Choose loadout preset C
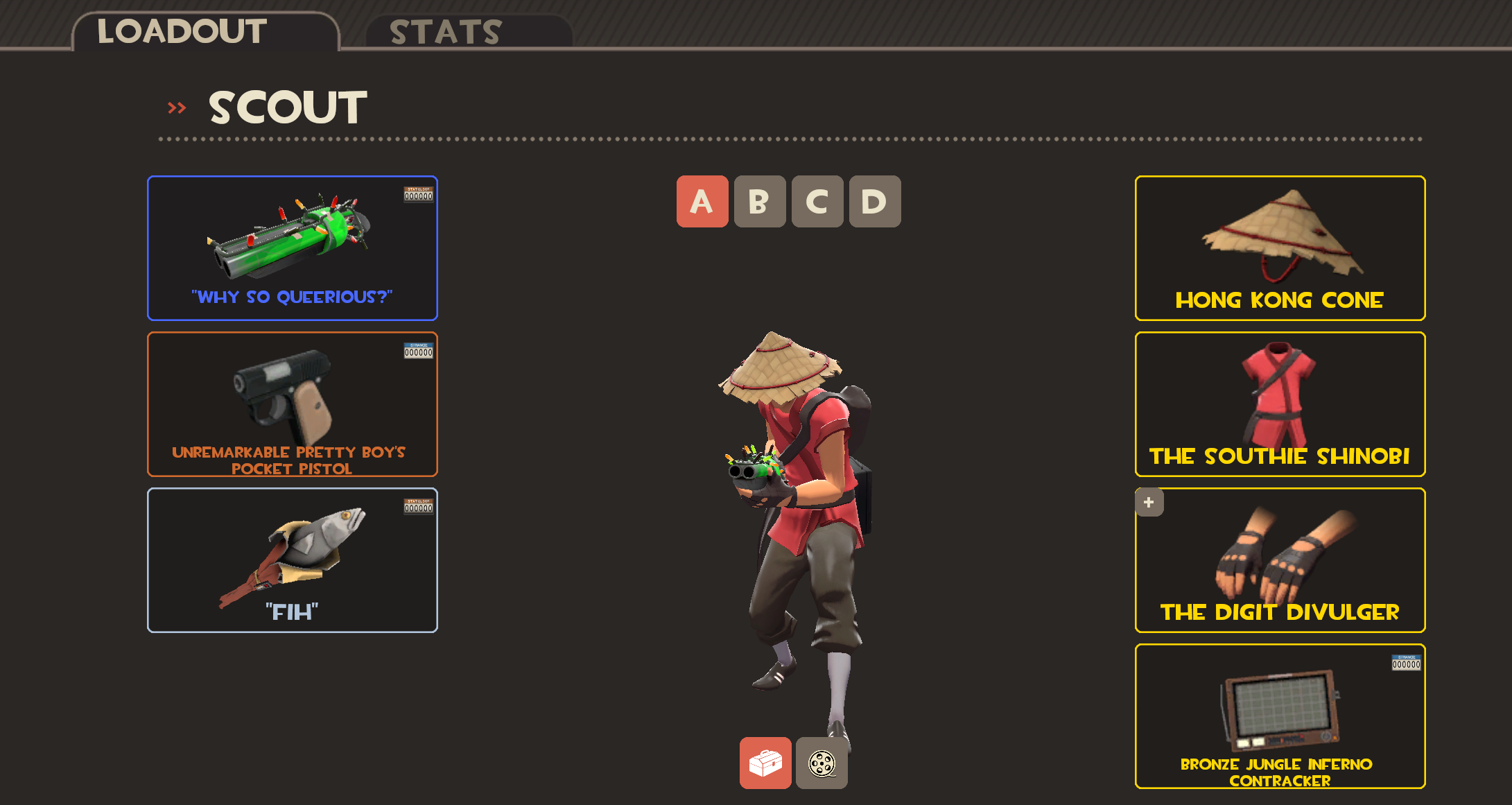 coord(817,202)
